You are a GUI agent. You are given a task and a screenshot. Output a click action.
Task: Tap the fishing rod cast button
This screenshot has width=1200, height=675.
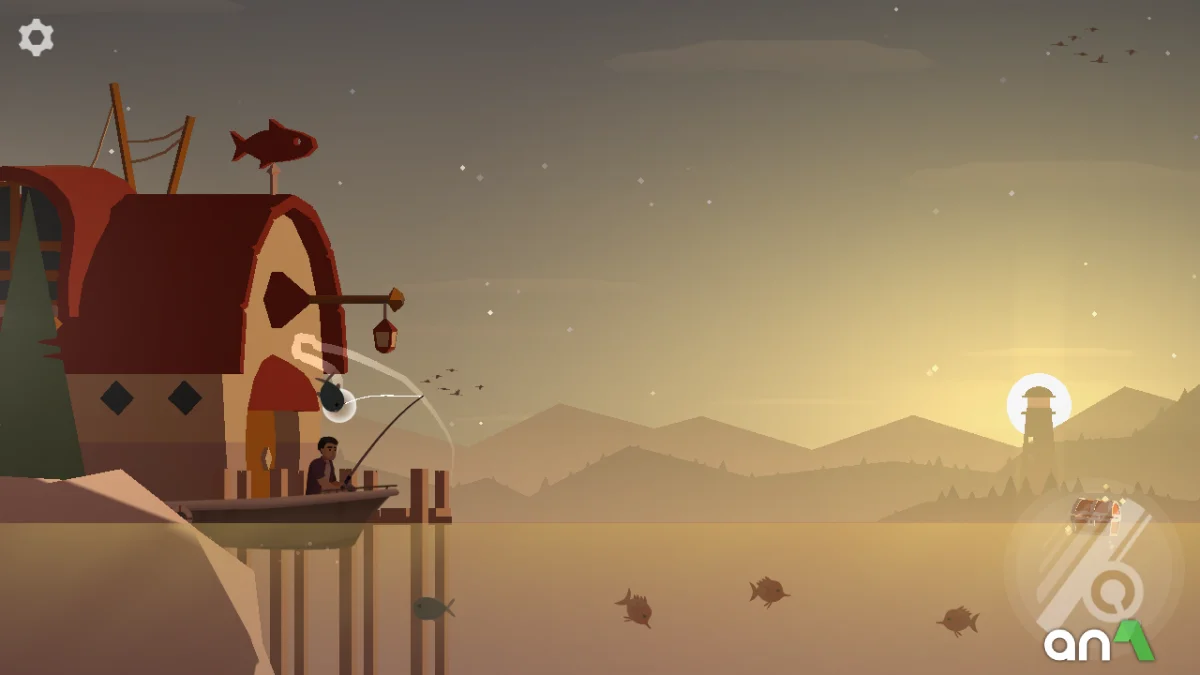(1092, 575)
